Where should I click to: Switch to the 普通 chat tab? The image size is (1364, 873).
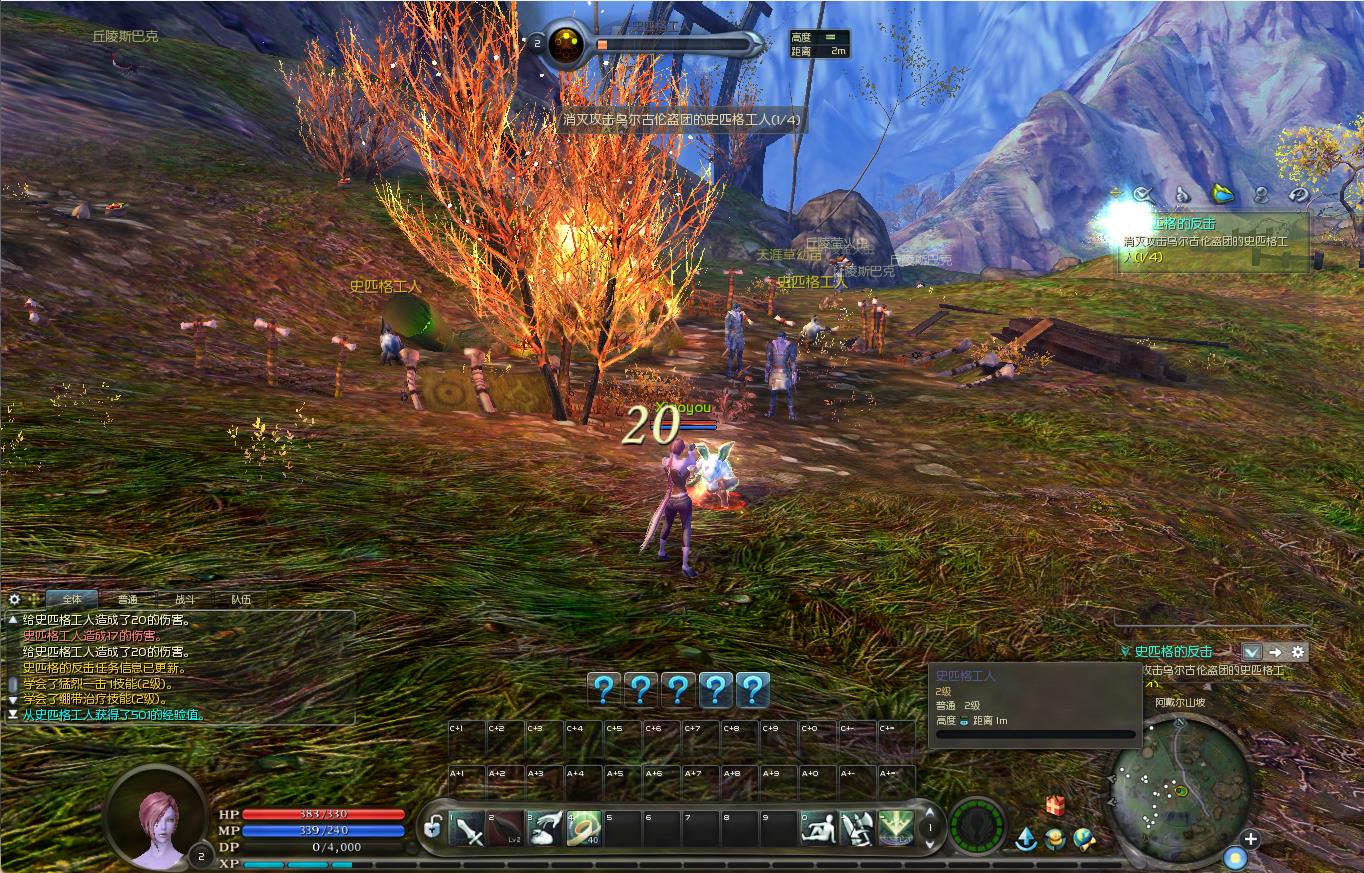tap(128, 600)
